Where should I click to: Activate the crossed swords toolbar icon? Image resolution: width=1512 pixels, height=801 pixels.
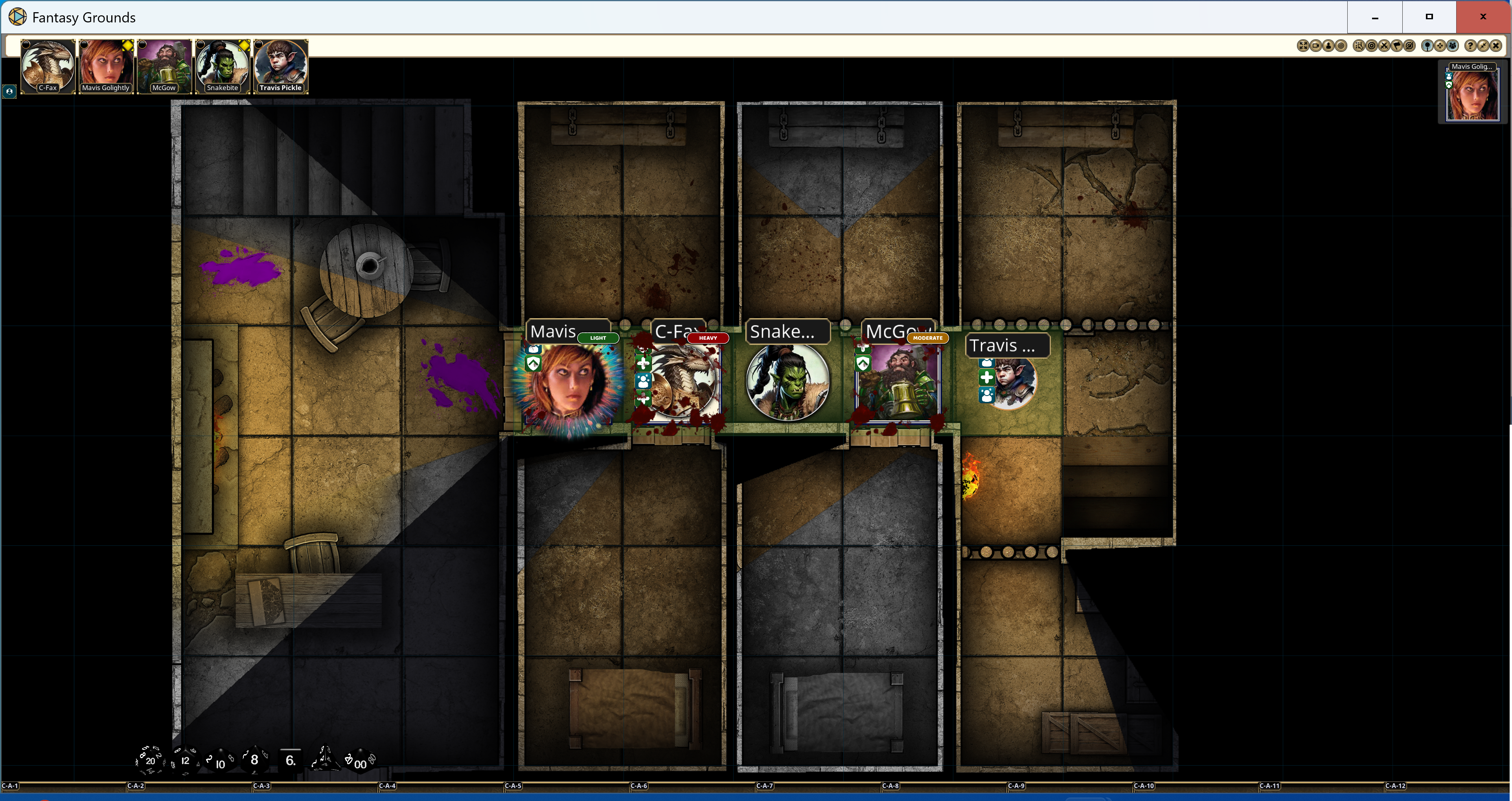(x=1384, y=46)
